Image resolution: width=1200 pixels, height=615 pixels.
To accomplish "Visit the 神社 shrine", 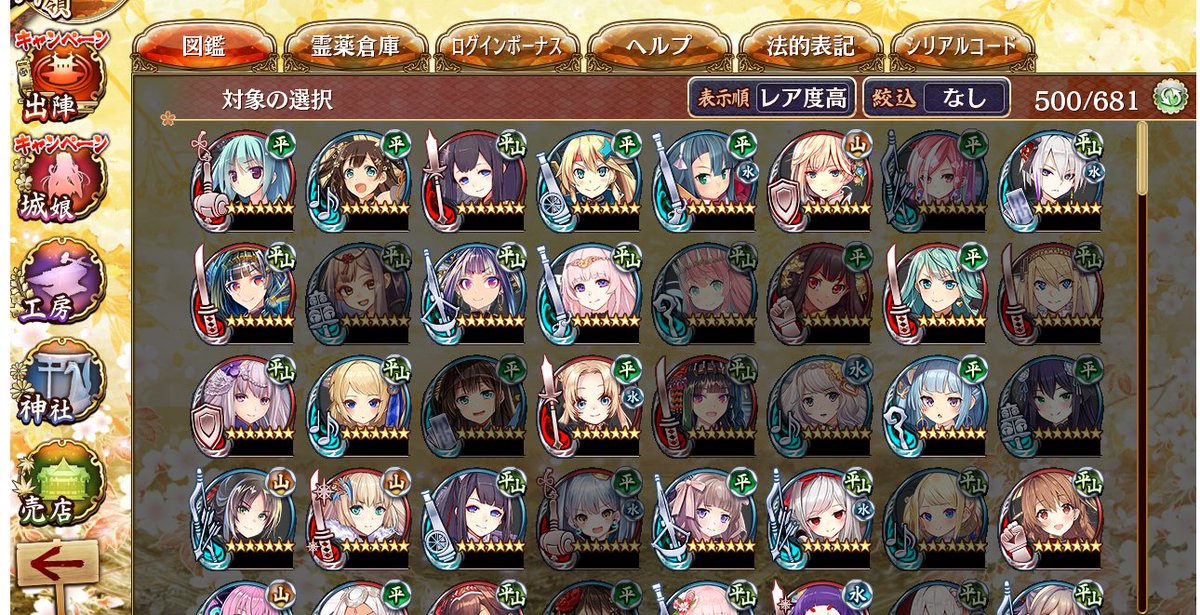I will (x=60, y=385).
